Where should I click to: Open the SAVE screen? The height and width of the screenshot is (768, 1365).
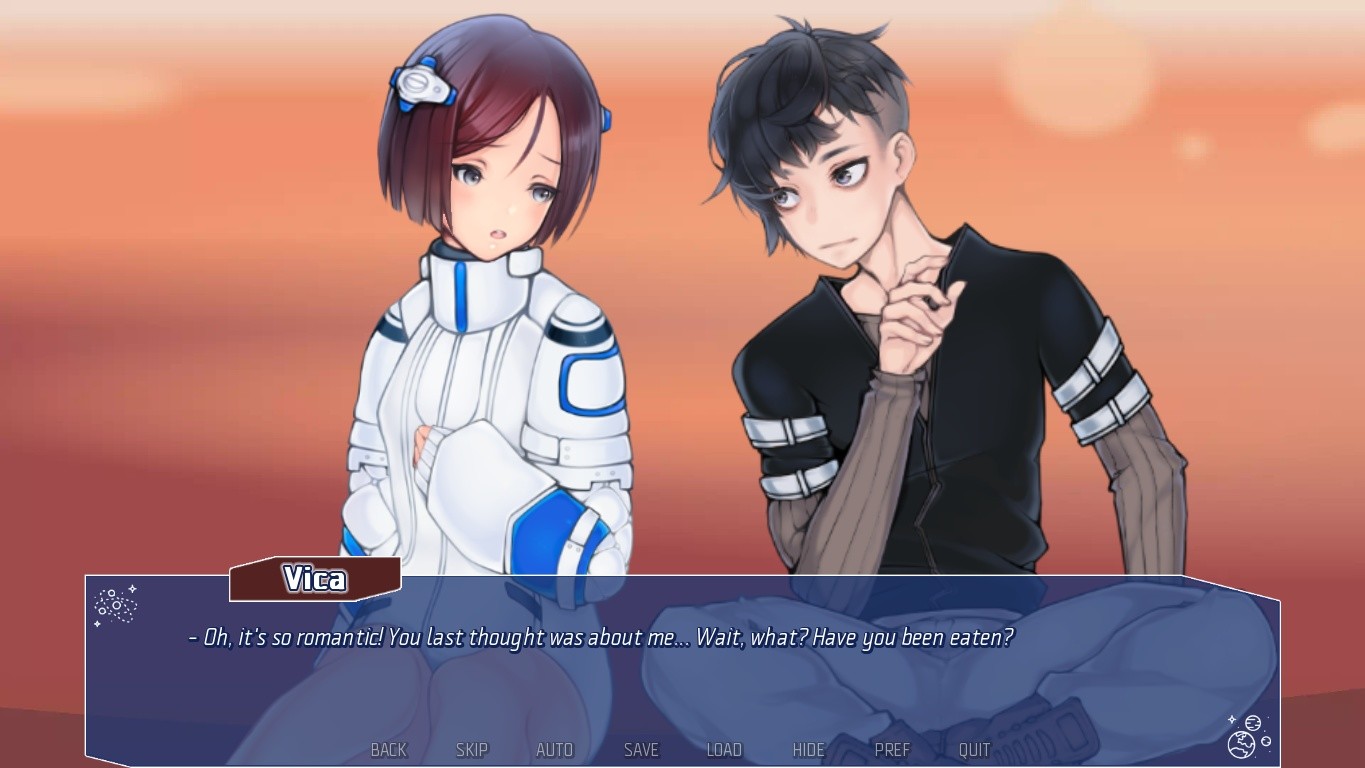tap(640, 749)
